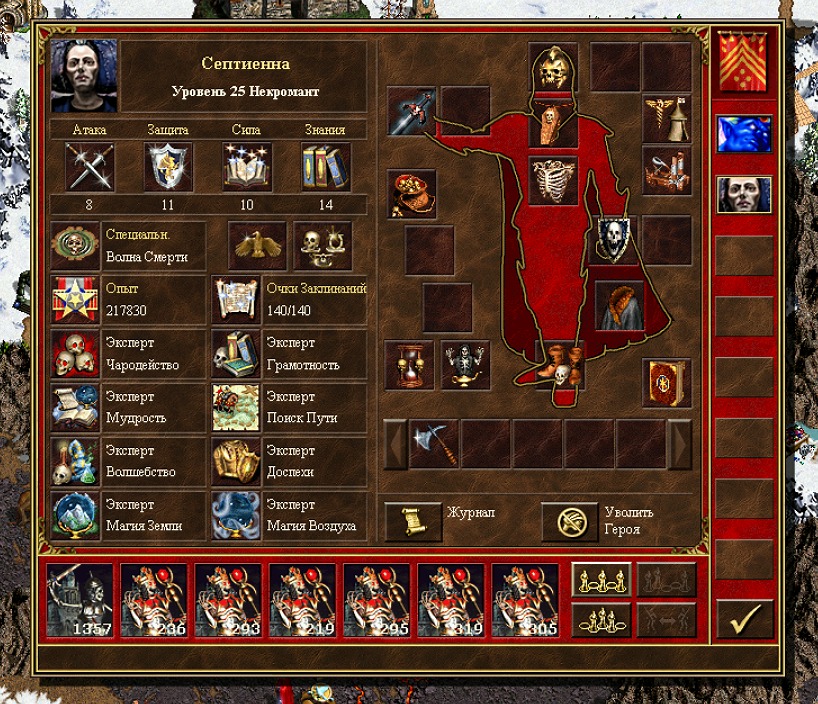Image resolution: width=818 pixels, height=704 pixels.
Task: Open Септиенна's hero portrait
Action: point(84,76)
